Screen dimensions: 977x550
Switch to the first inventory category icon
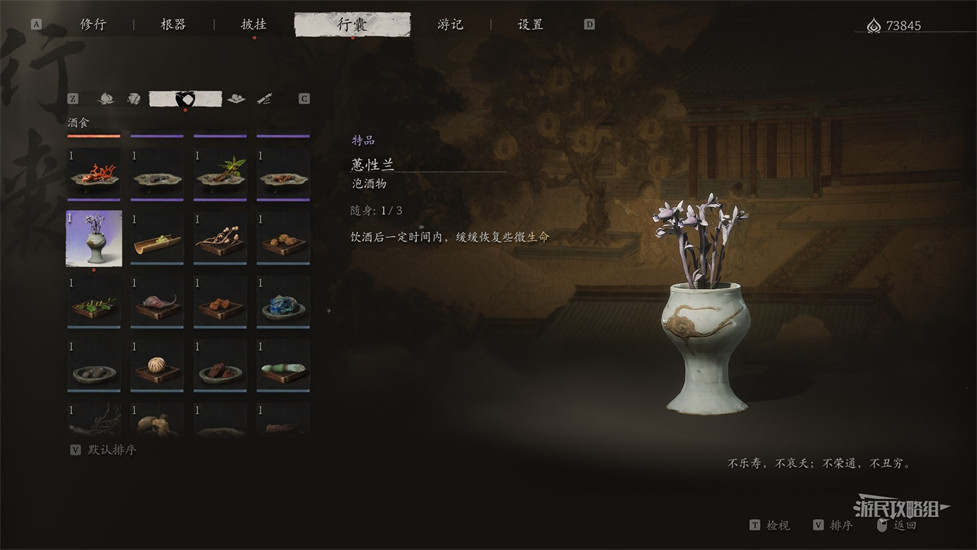tap(105, 98)
